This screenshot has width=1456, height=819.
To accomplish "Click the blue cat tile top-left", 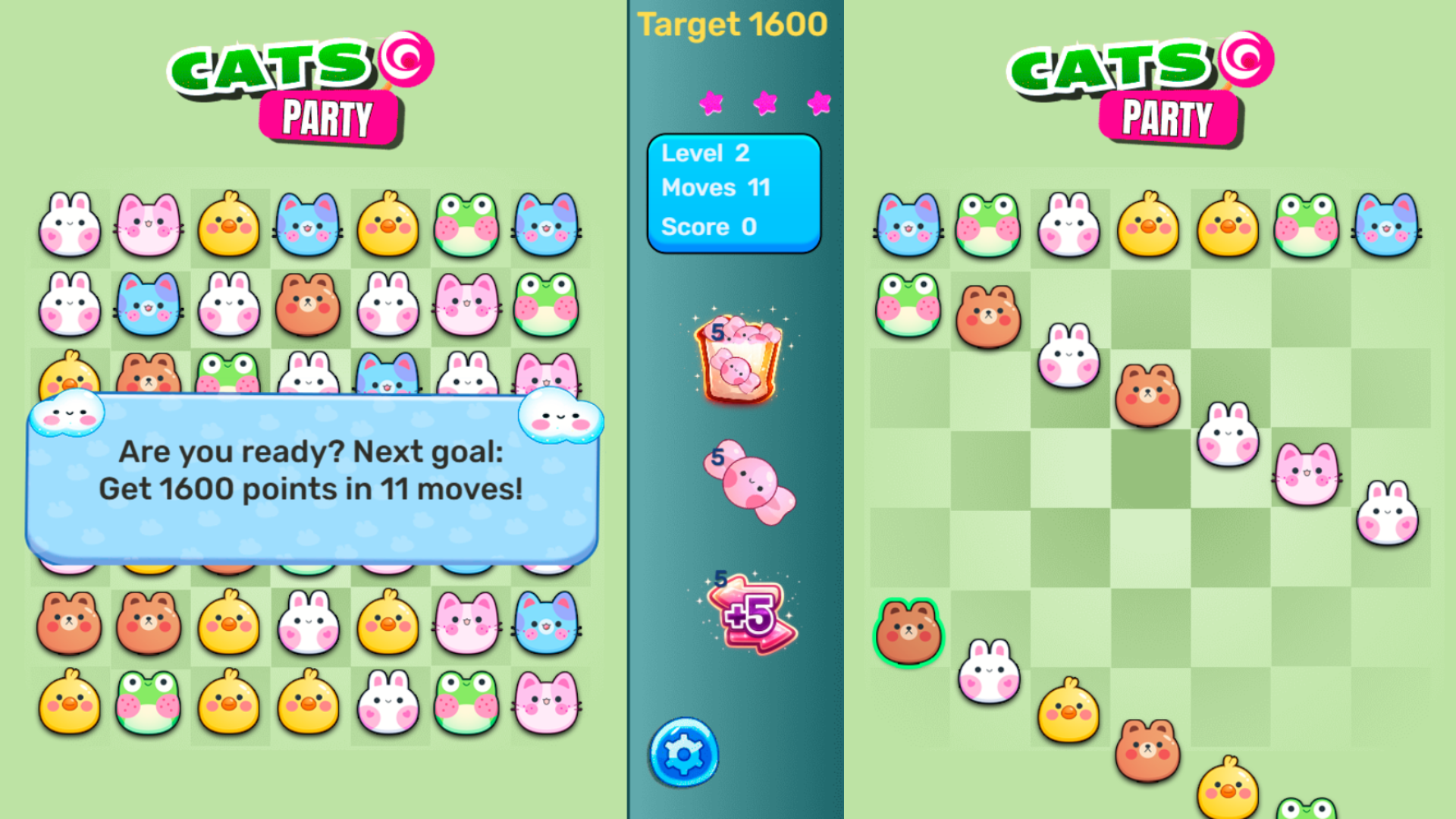I will tap(907, 225).
